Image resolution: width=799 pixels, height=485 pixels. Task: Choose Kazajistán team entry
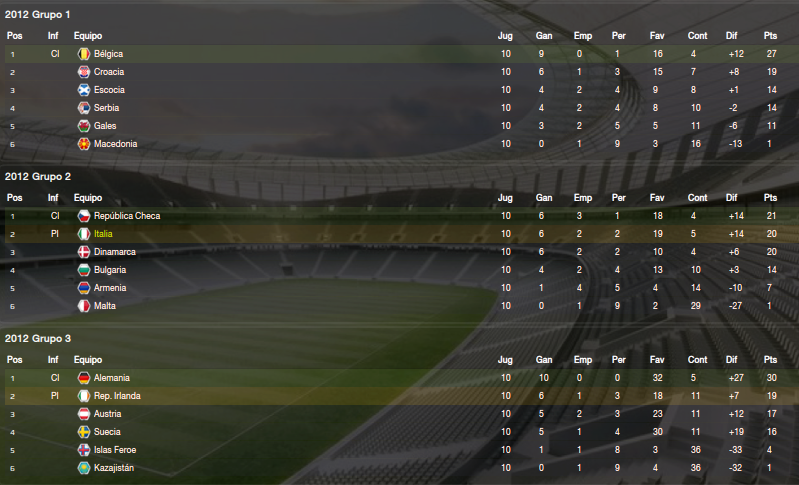click(116, 468)
